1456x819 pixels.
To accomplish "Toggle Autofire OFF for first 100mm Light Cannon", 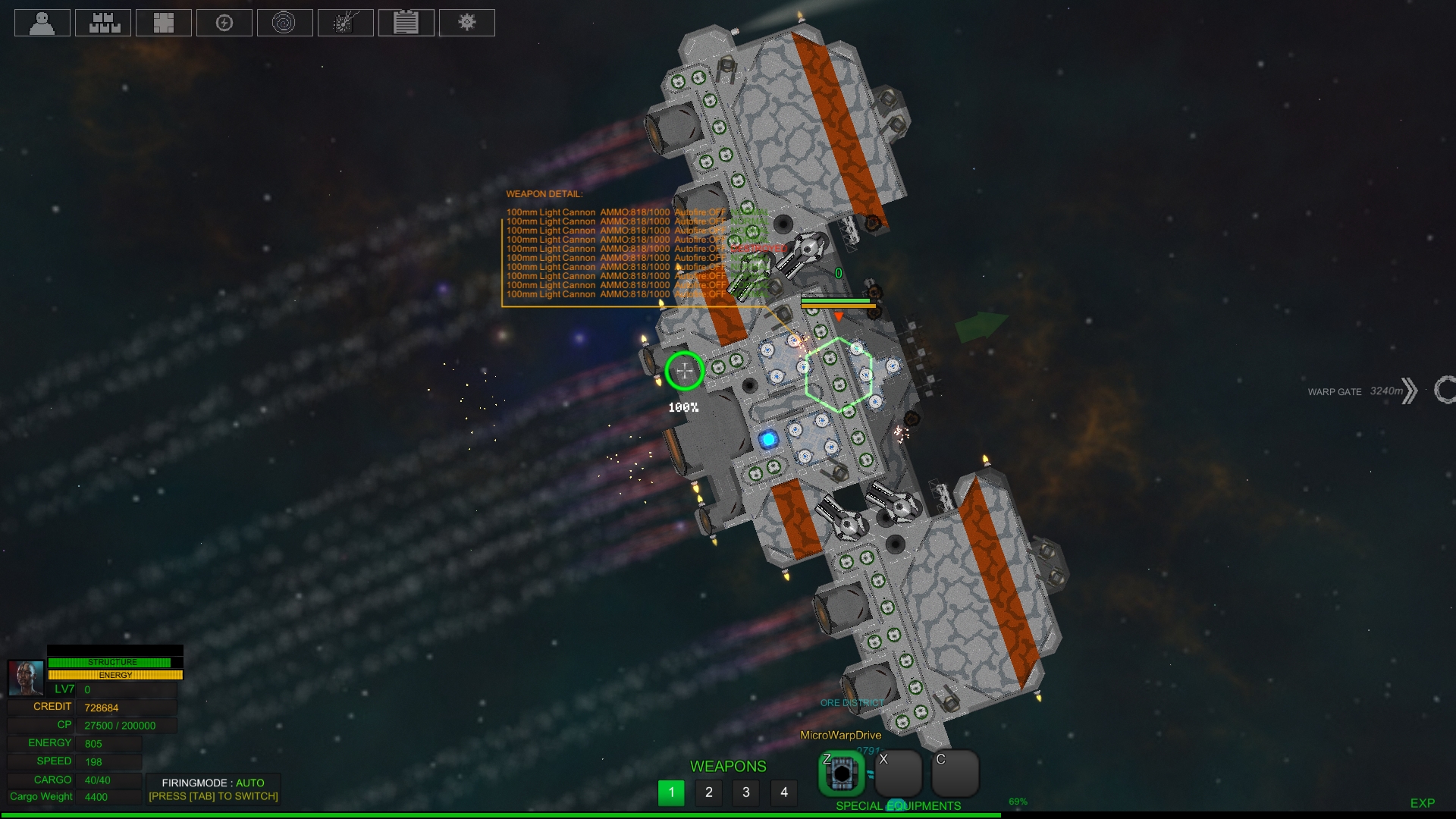I will coord(698,212).
